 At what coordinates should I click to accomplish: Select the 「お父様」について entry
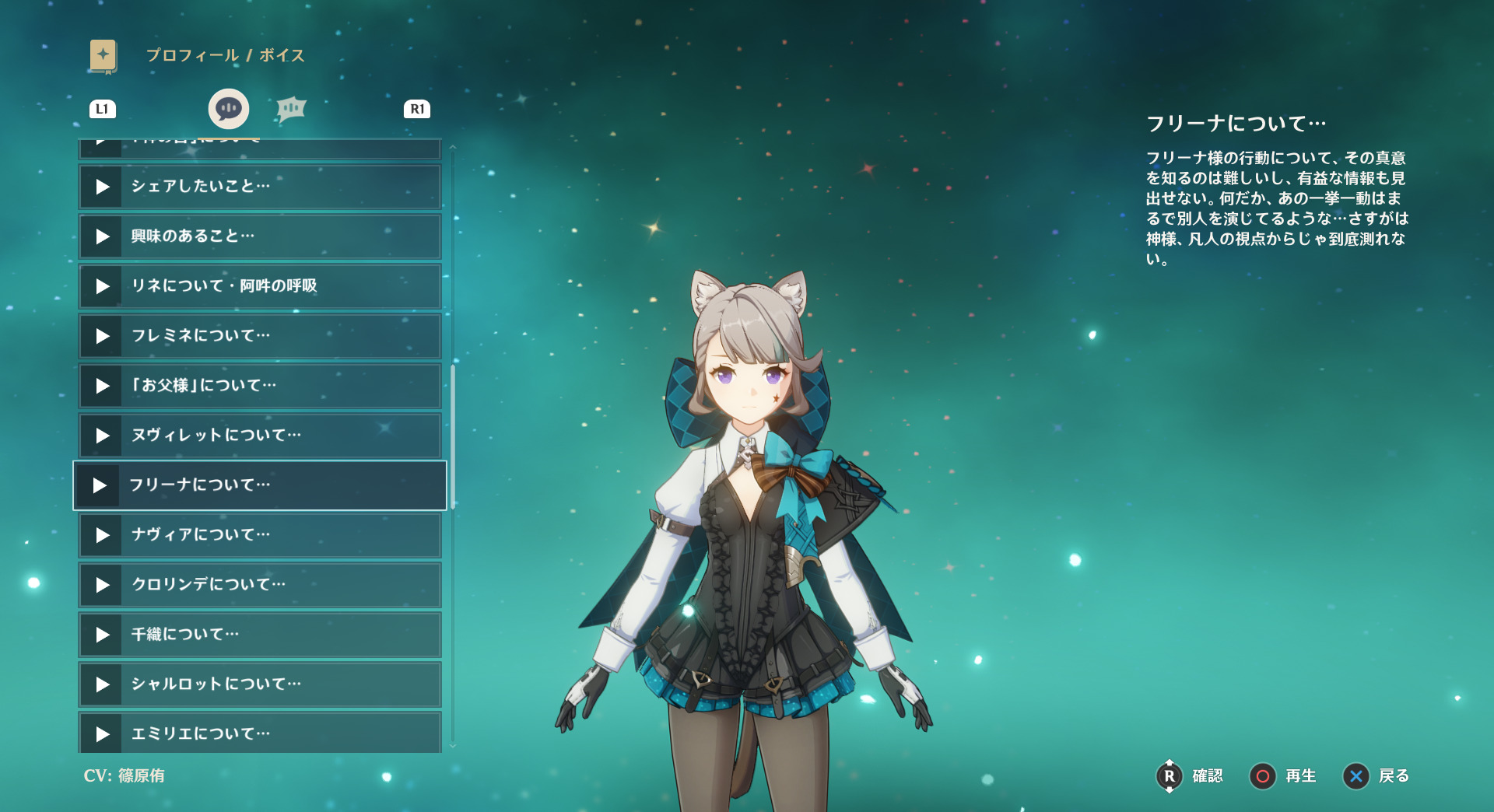(x=259, y=386)
